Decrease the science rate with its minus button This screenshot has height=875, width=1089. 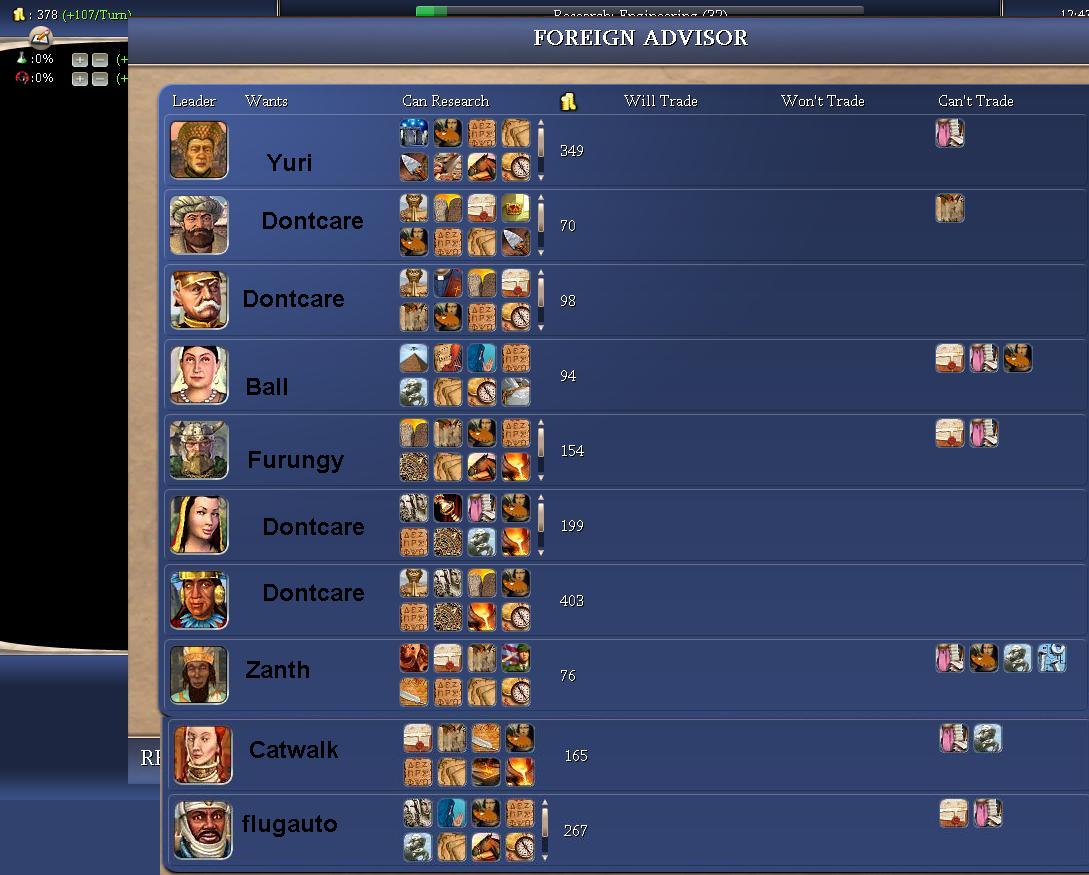[99, 60]
